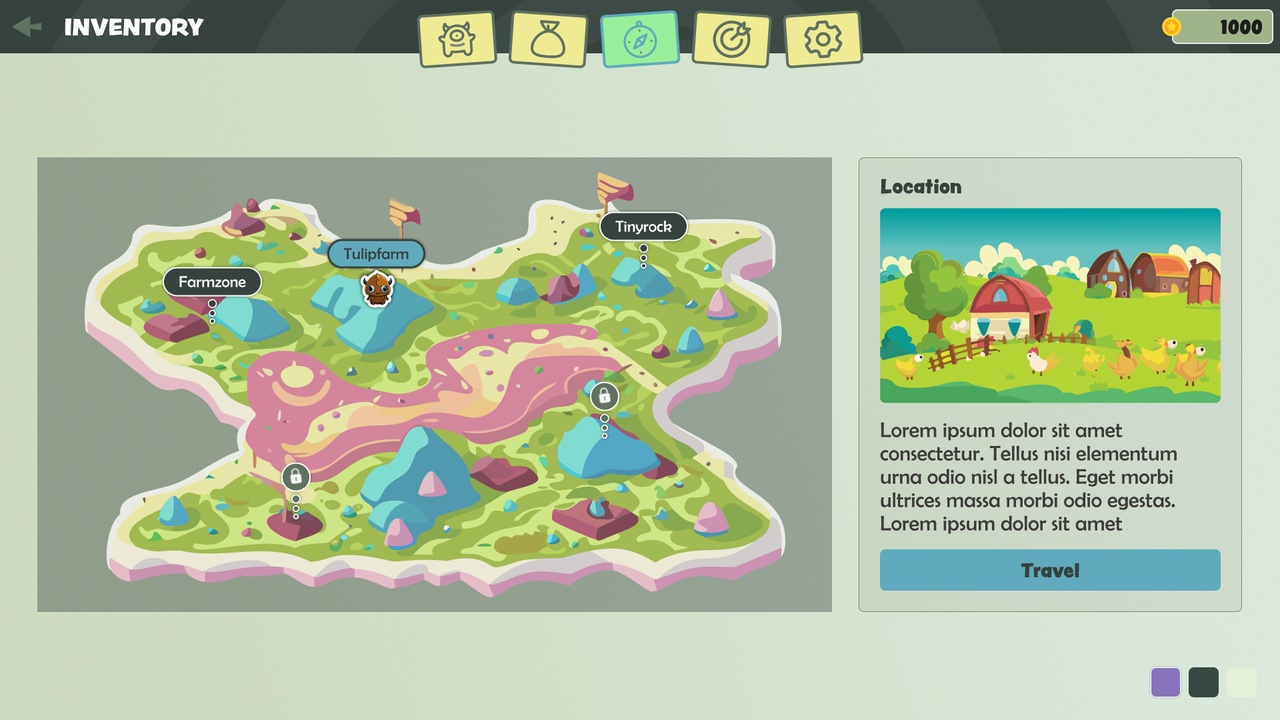The height and width of the screenshot is (720, 1280).
Task: Select the purple color swatch
Action: (1165, 682)
